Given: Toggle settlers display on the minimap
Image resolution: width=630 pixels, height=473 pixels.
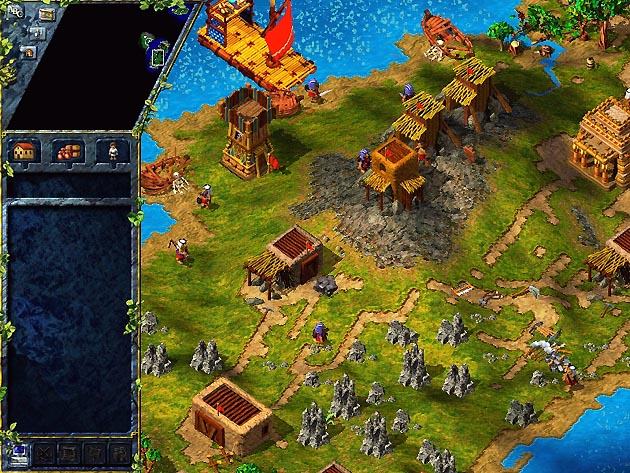Looking at the screenshot, I should [x=37, y=33].
